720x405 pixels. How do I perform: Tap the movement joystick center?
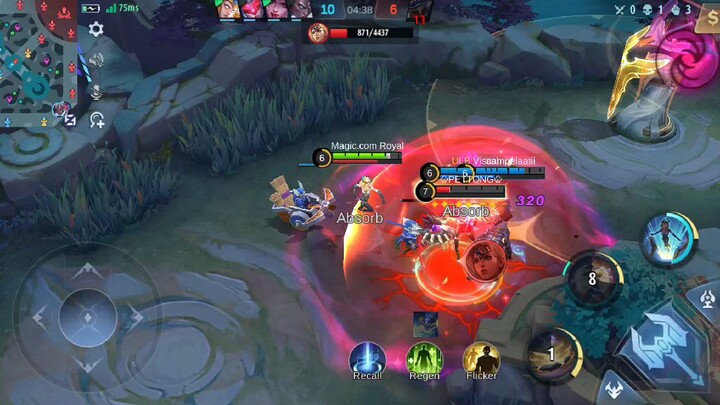[87, 318]
